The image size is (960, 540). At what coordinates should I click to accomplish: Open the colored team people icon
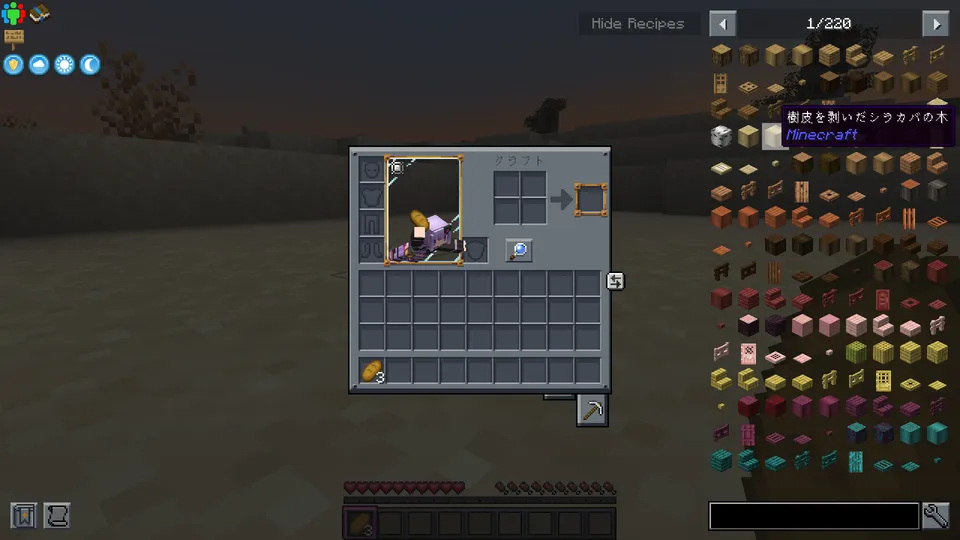13,13
